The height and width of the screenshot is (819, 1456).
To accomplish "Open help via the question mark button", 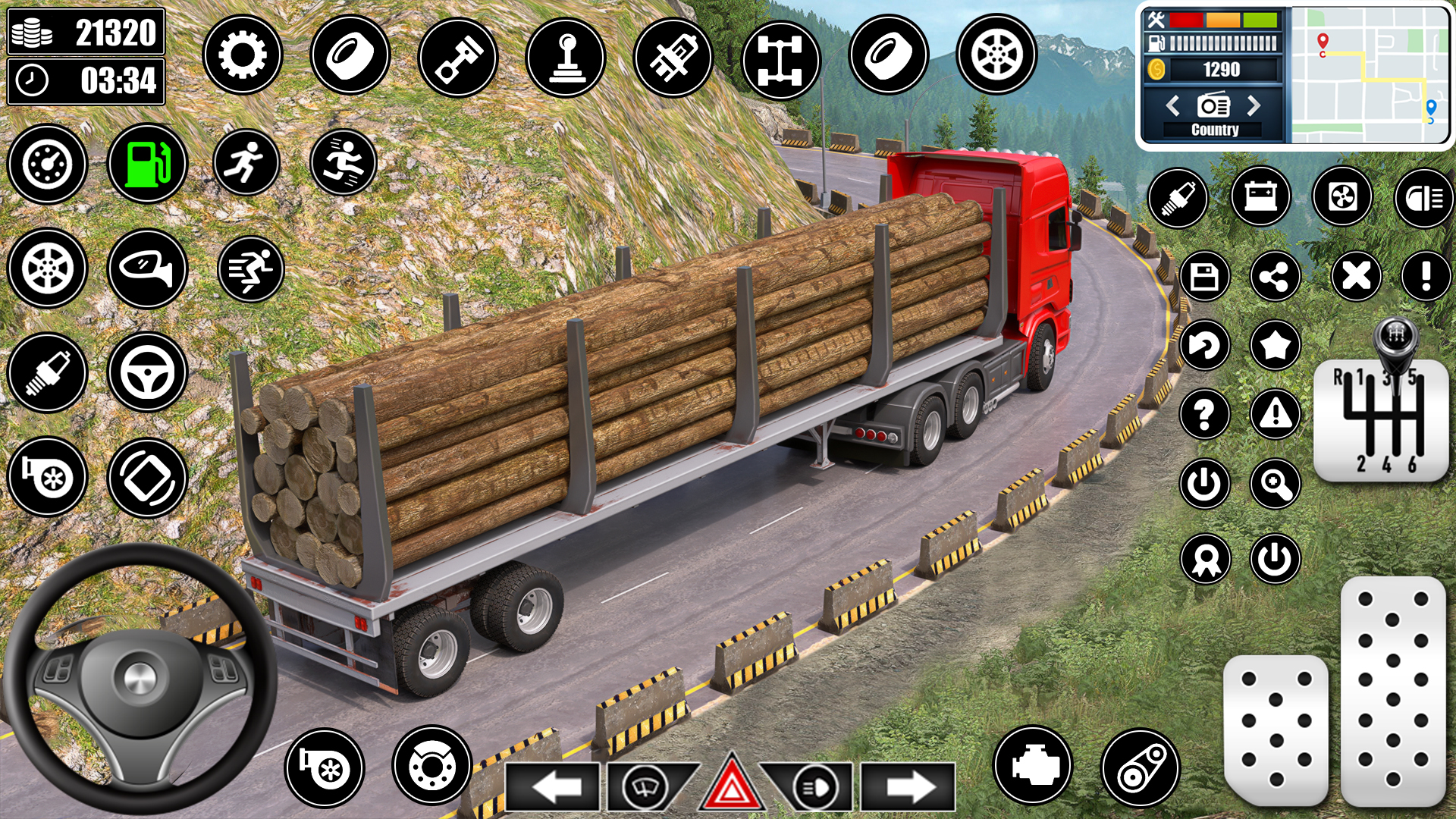I will pos(1206,413).
